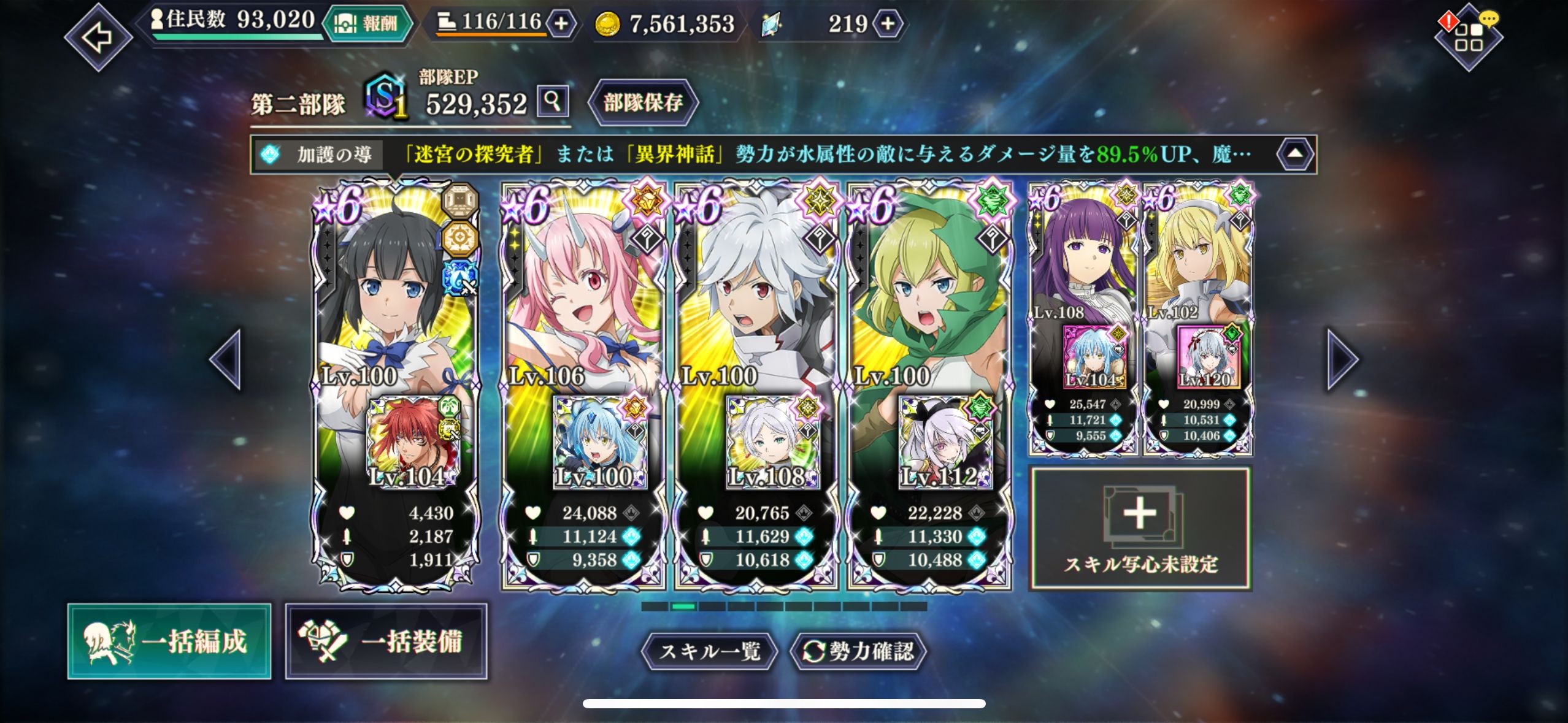Open the top-right grid menu

click(1468, 37)
